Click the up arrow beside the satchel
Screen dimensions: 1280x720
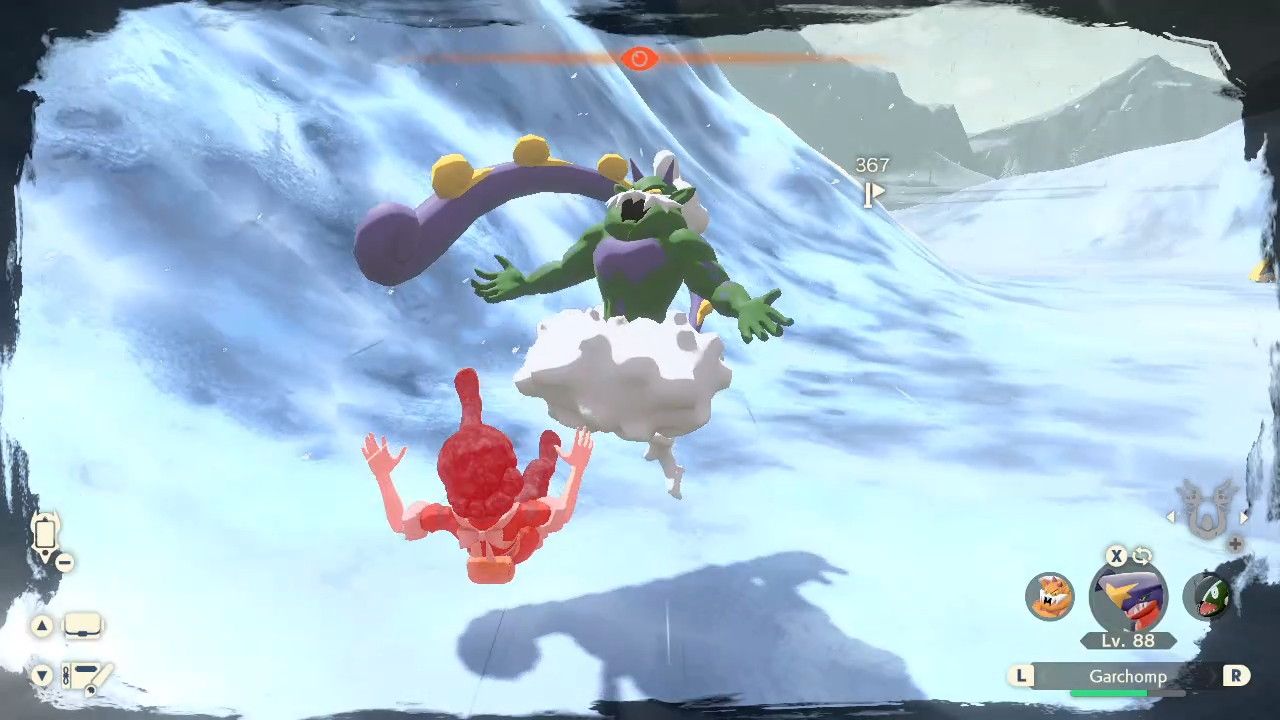[x=42, y=625]
